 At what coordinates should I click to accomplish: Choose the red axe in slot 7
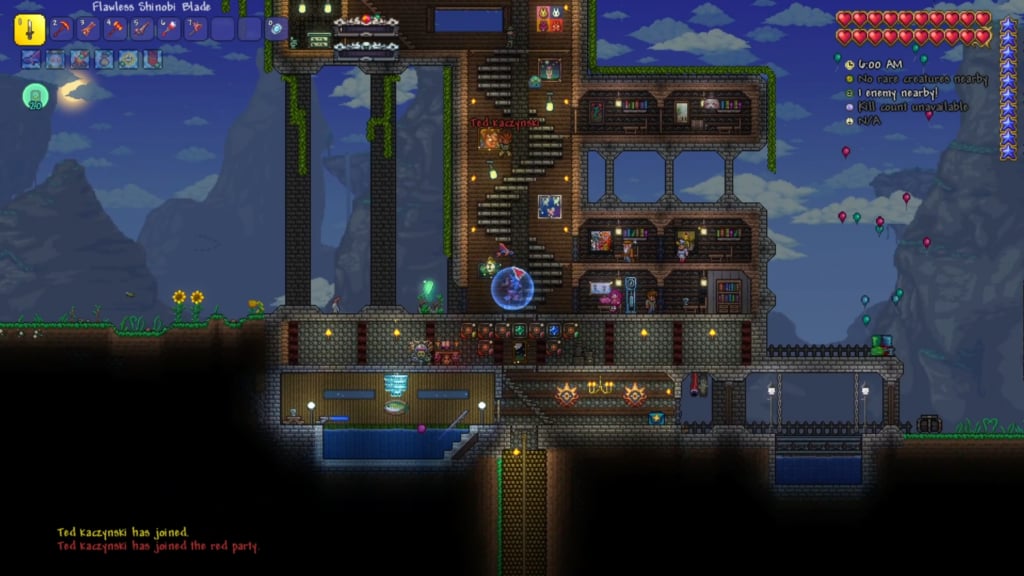(x=196, y=29)
